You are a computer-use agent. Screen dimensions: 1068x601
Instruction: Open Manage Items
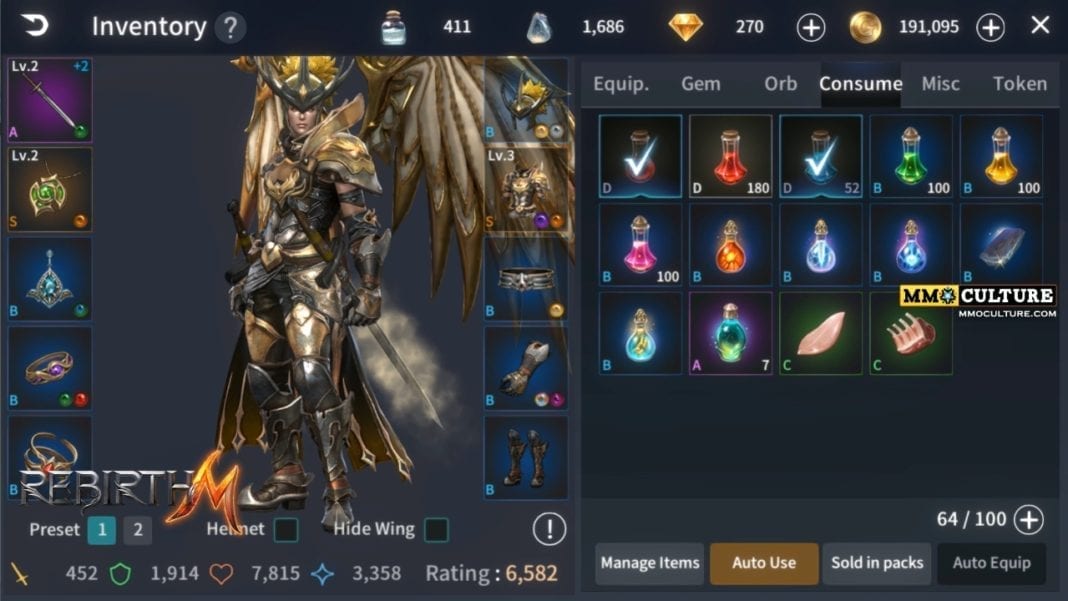tap(649, 563)
